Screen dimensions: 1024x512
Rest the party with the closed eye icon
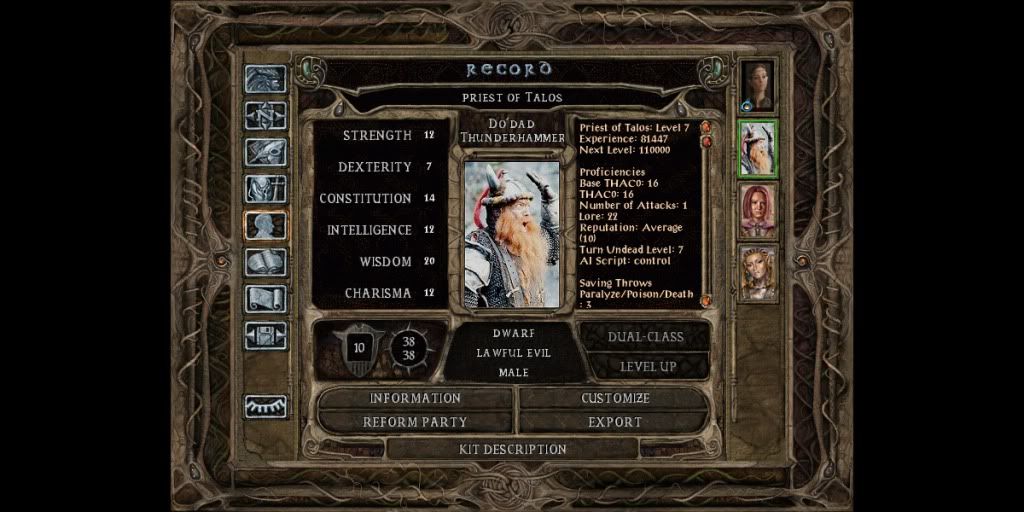pyautogui.click(x=266, y=406)
